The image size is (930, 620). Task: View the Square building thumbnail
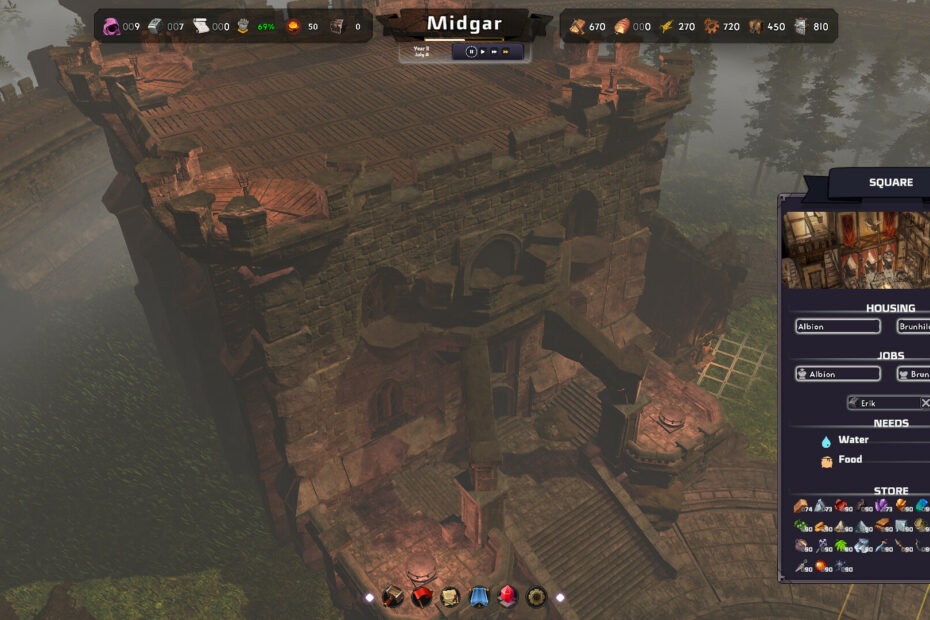point(856,249)
